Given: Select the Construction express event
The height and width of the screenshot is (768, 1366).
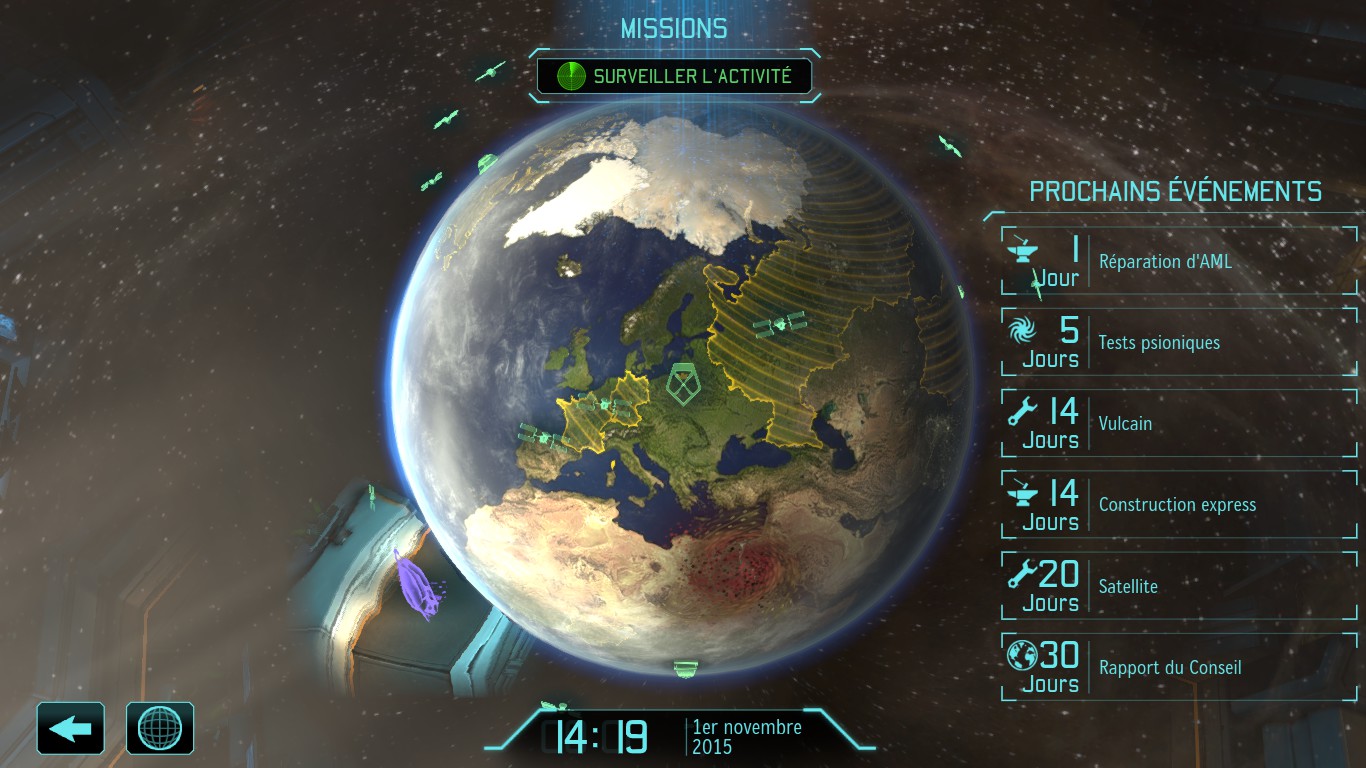Looking at the screenshot, I should [1179, 504].
